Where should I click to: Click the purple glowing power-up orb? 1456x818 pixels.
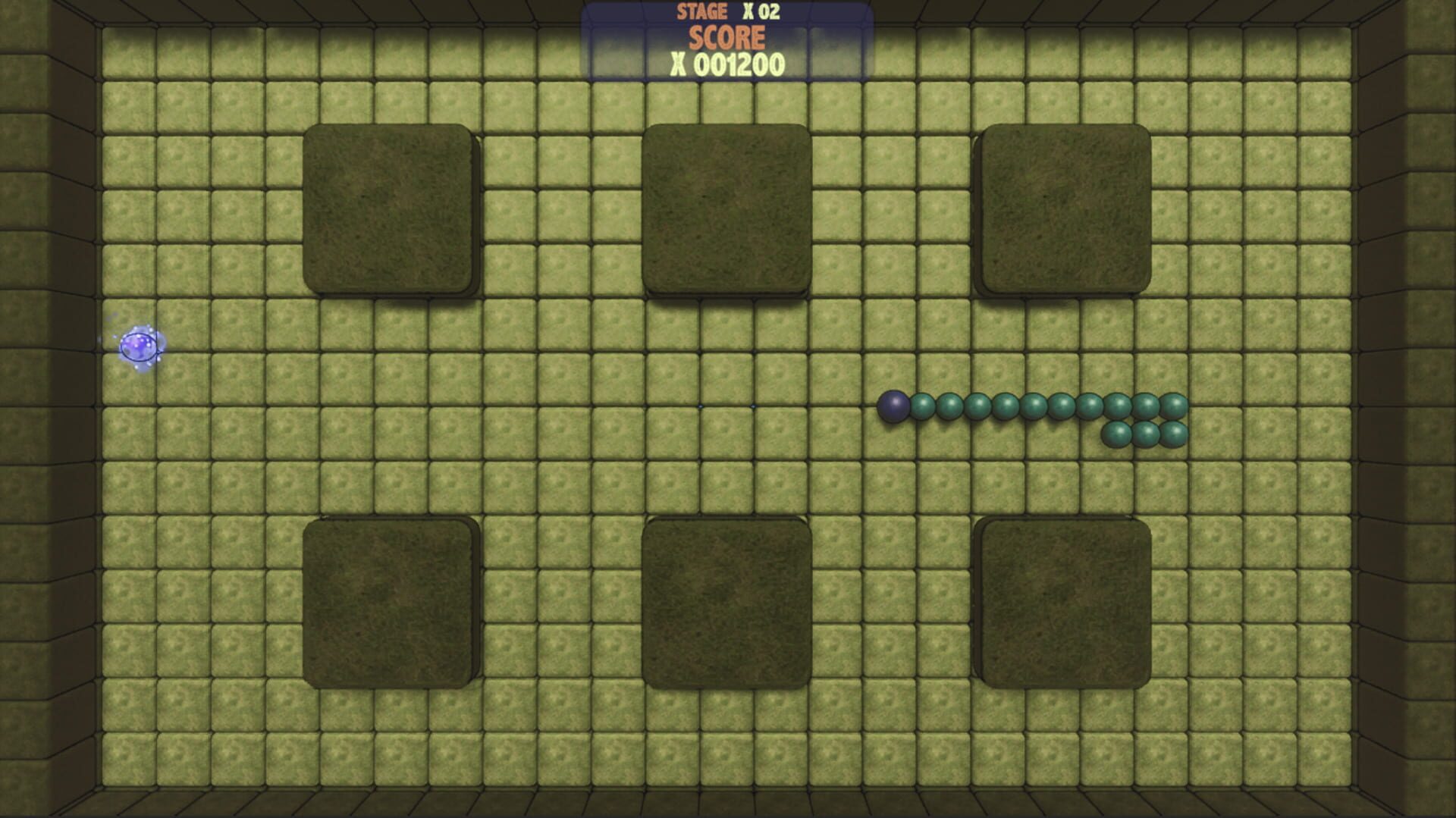[140, 346]
